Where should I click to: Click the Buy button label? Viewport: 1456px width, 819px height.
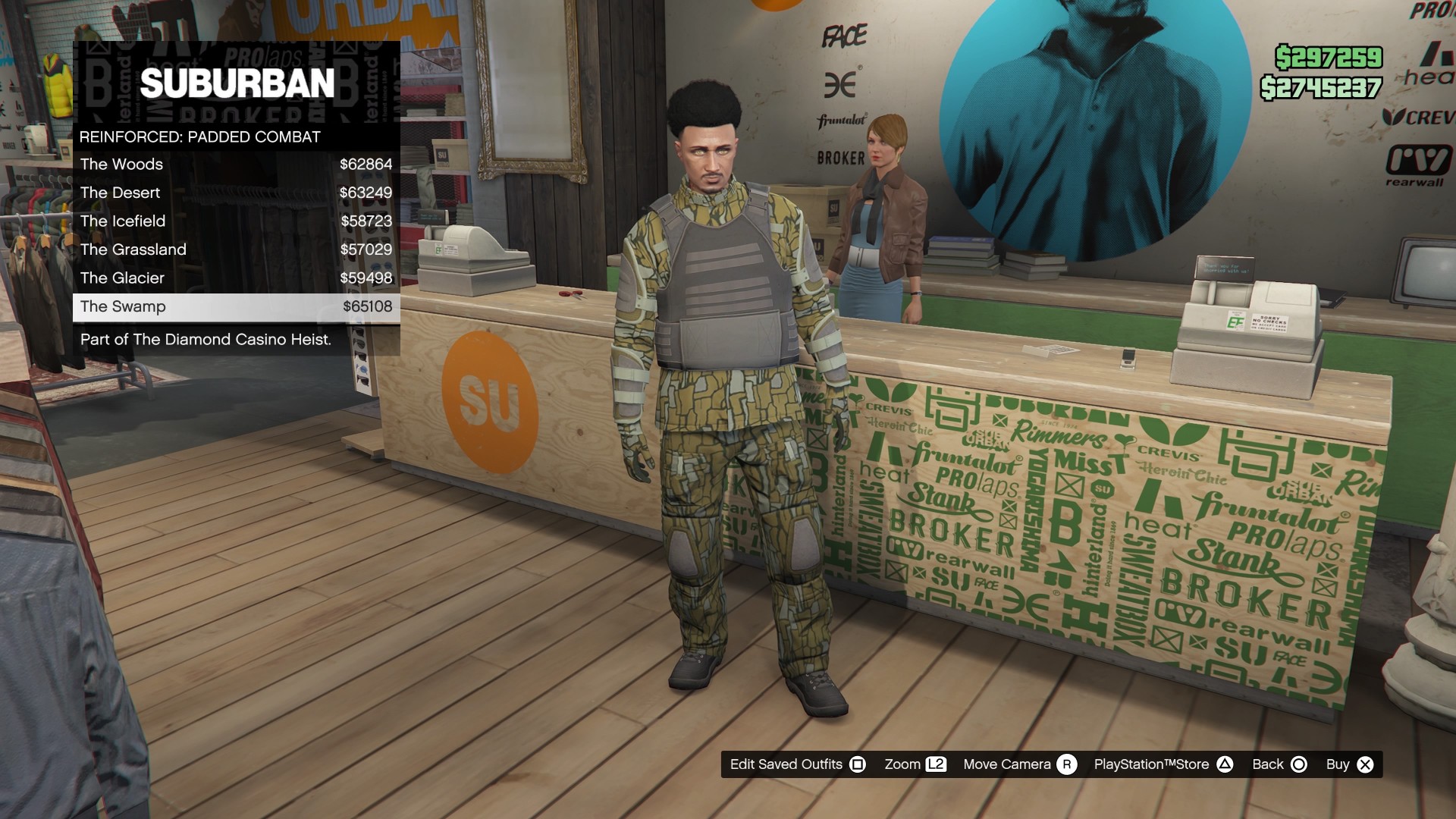click(1339, 764)
